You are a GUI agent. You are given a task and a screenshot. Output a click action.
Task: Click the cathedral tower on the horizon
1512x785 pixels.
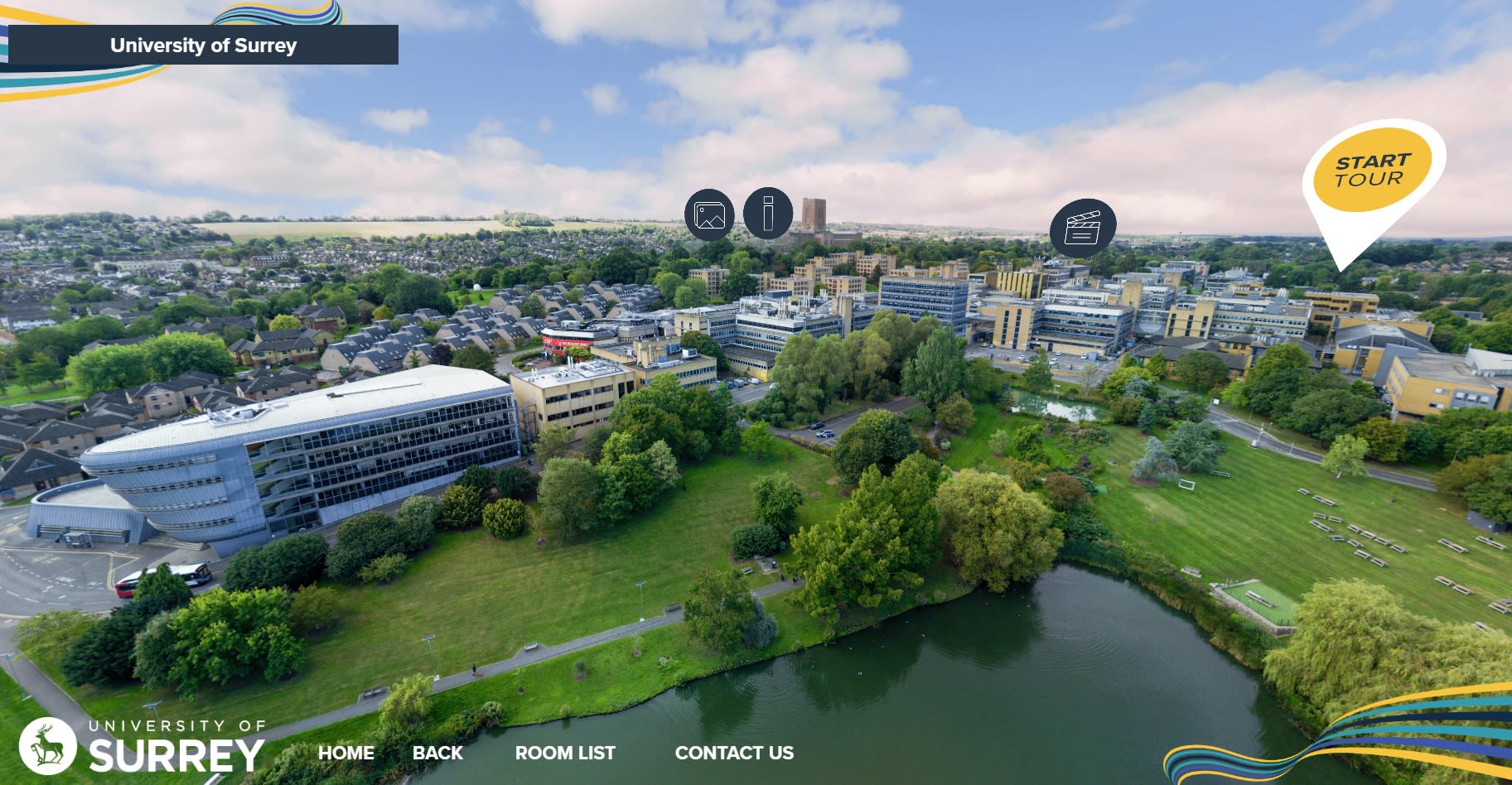(x=816, y=217)
